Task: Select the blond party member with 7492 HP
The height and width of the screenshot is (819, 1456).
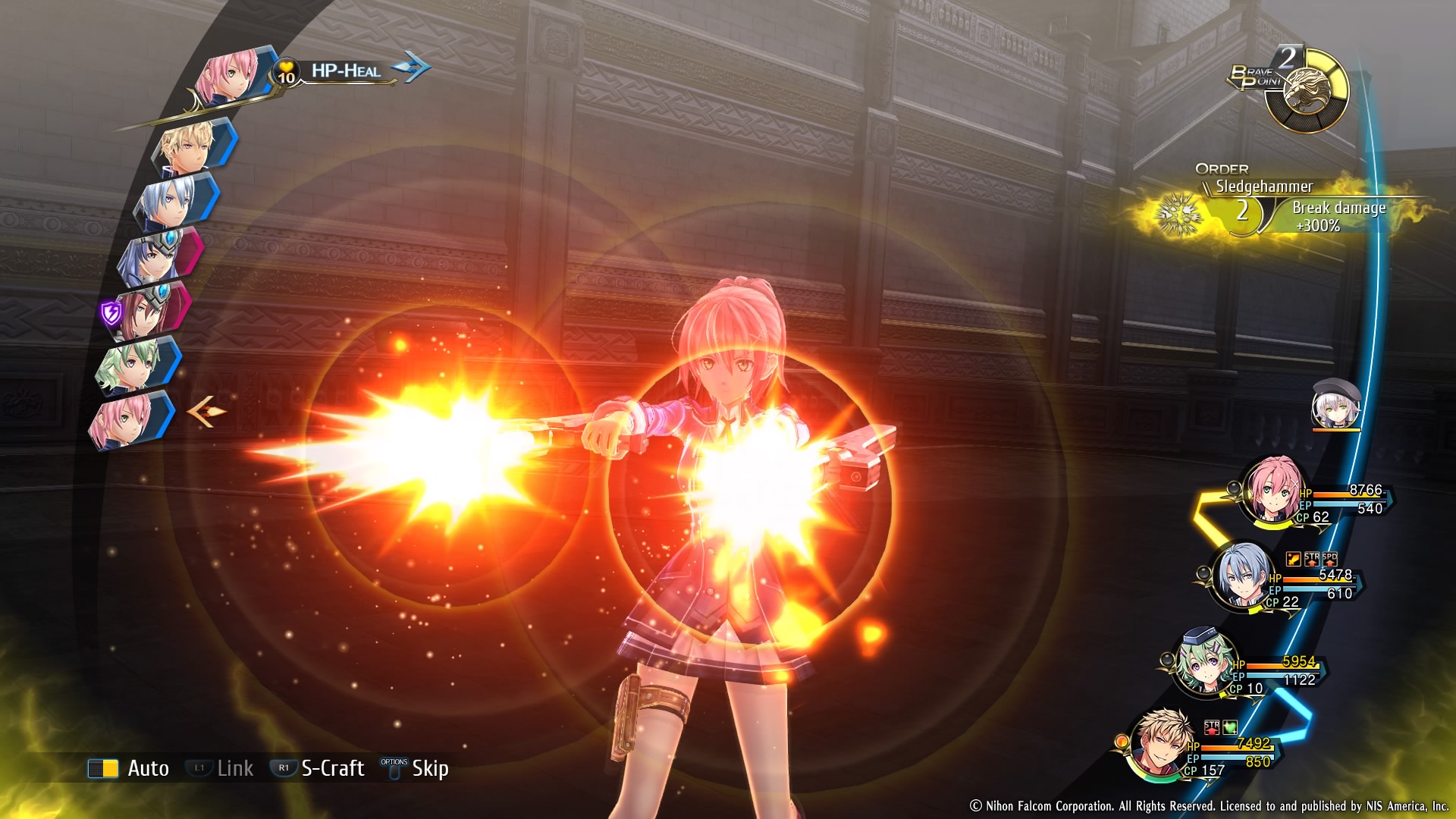Action: (1160, 743)
